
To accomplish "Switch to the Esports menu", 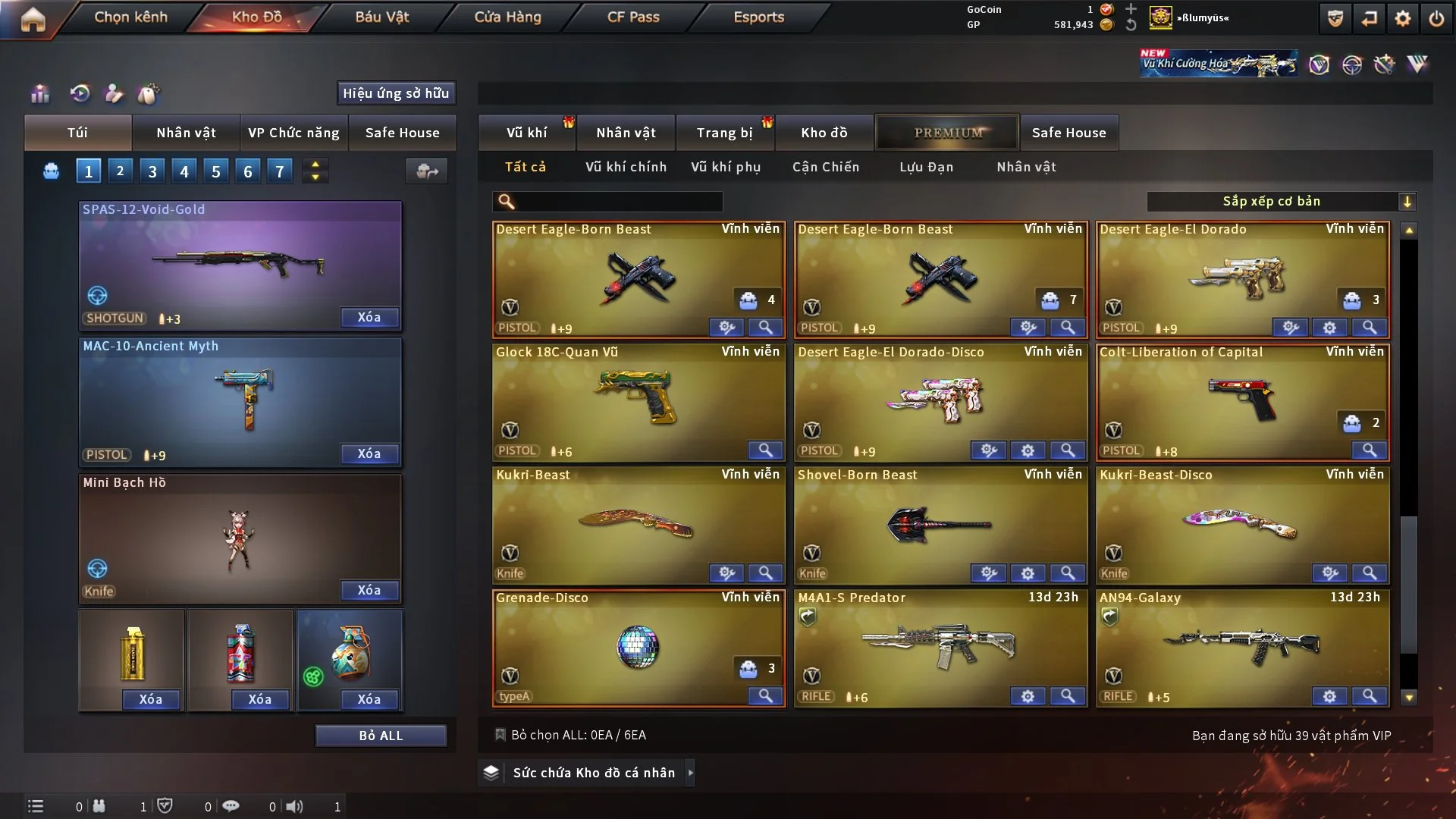I will click(x=758, y=17).
